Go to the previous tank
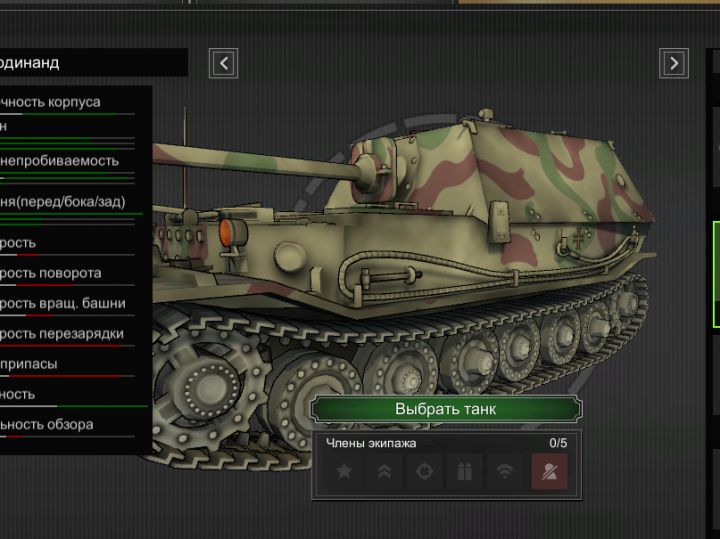 pos(224,64)
